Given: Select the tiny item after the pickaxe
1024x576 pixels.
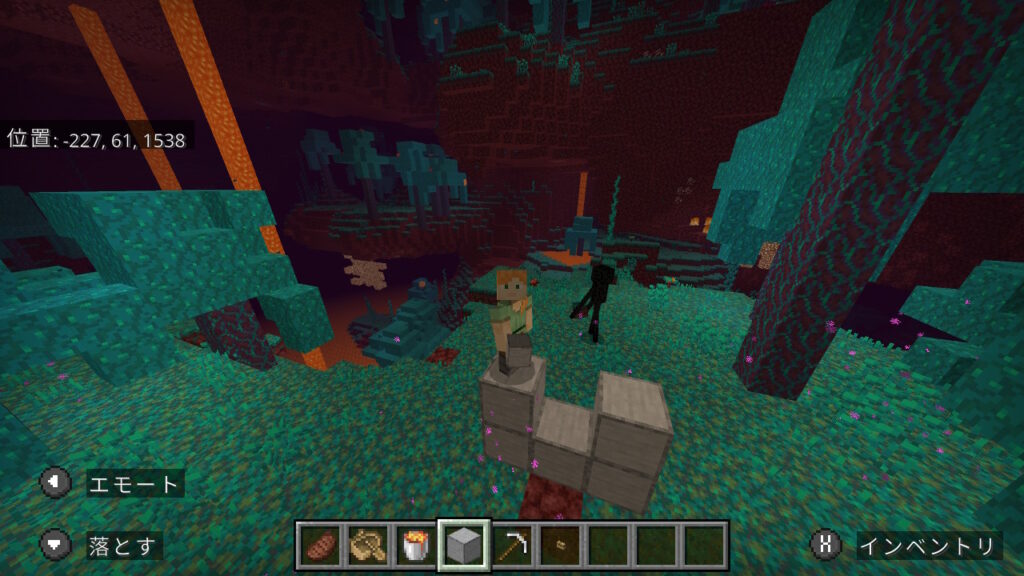Looking at the screenshot, I should tap(560, 545).
